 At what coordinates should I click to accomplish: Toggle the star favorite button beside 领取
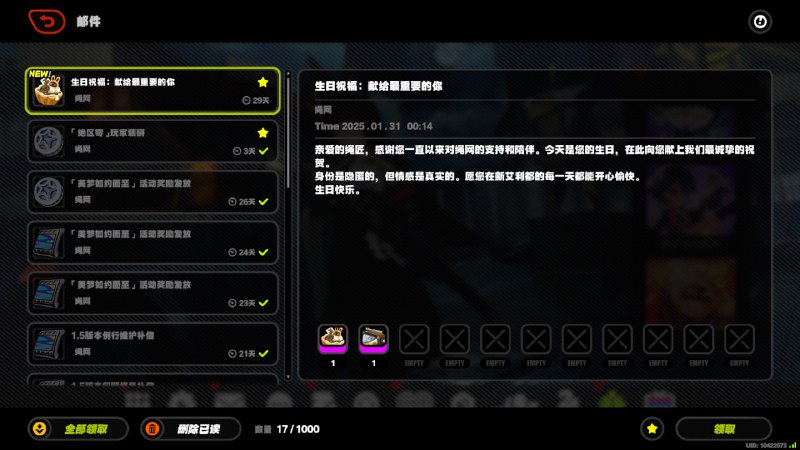pyautogui.click(x=652, y=428)
